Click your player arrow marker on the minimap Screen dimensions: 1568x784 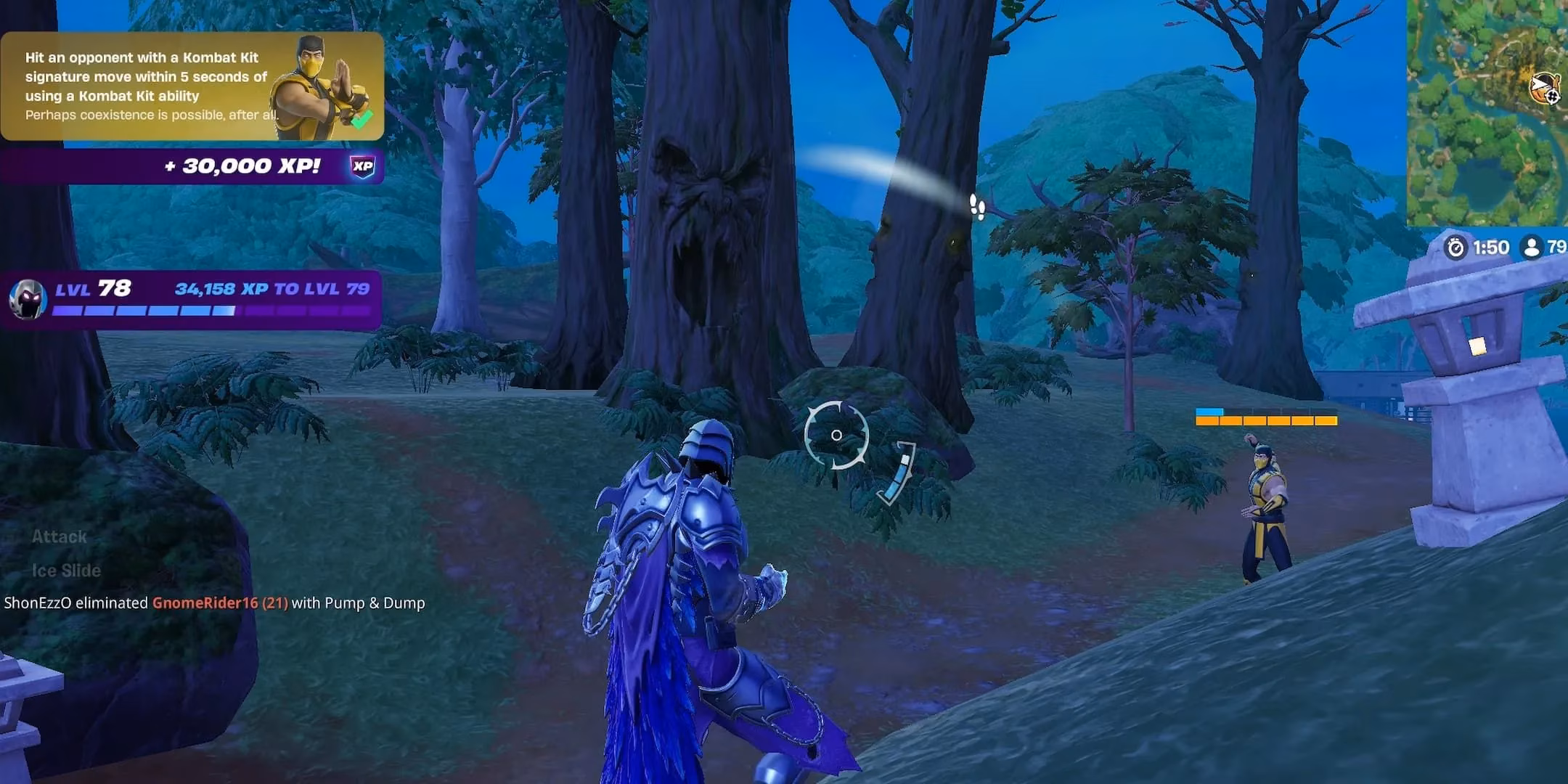click(1540, 83)
